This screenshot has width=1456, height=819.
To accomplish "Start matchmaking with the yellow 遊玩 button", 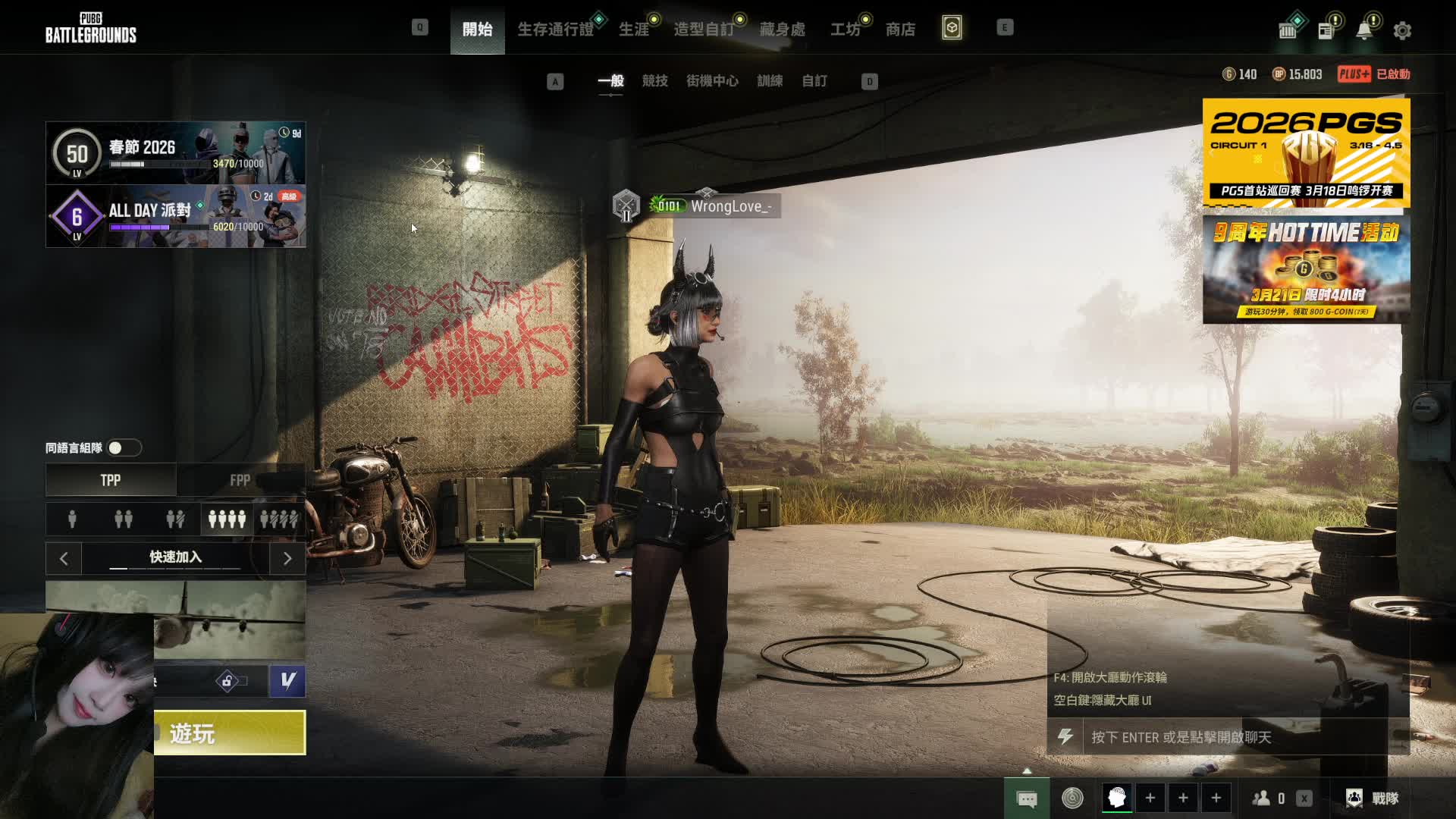I will pos(230,733).
